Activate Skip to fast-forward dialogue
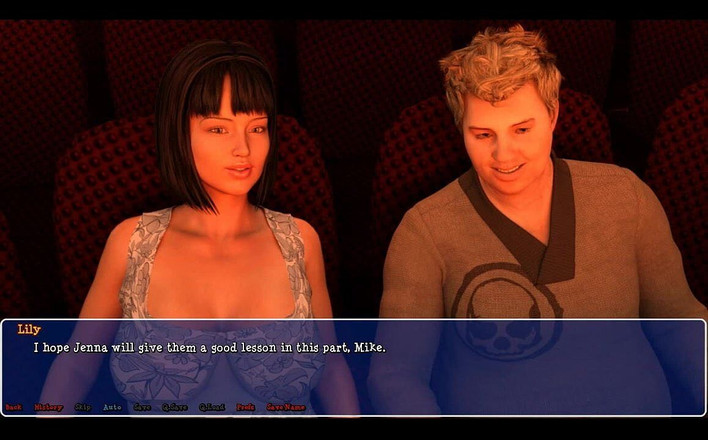708x440 pixels. tap(83, 407)
